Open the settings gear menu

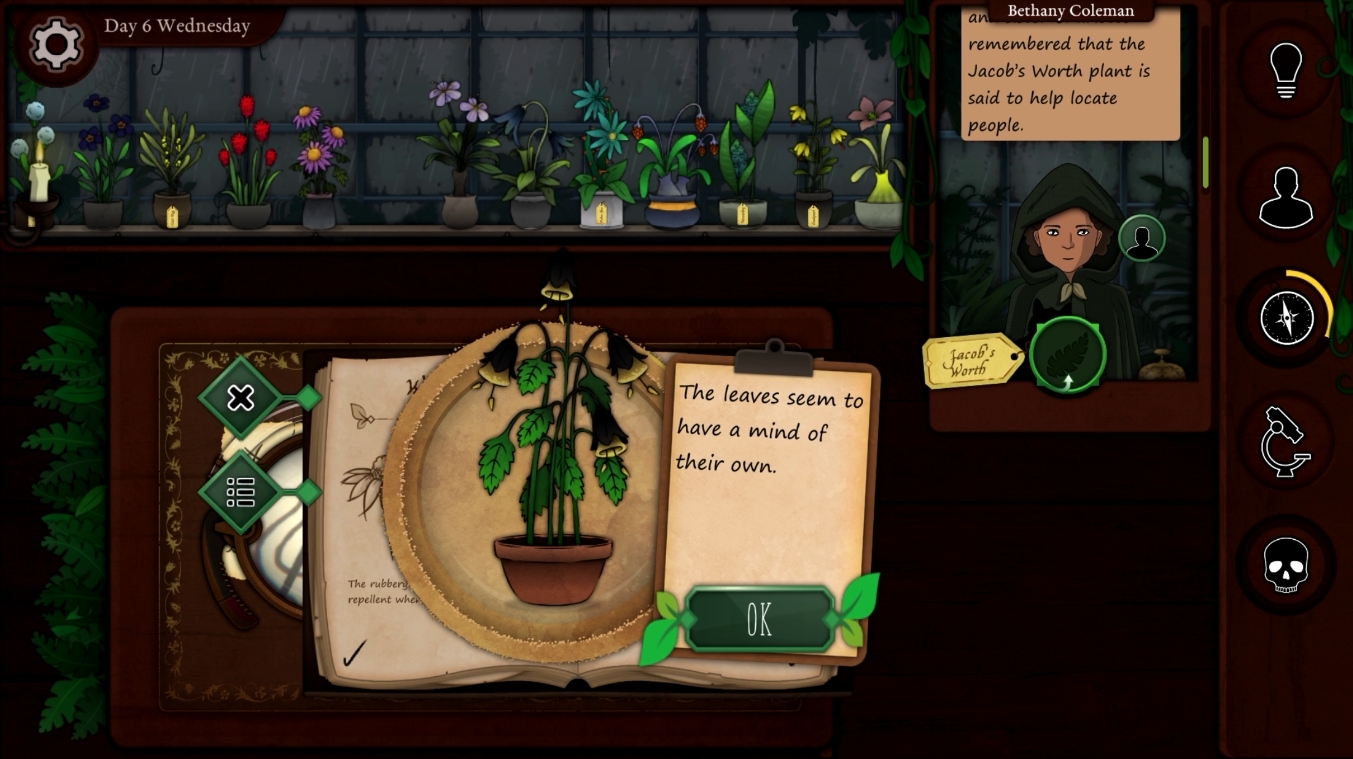55,44
